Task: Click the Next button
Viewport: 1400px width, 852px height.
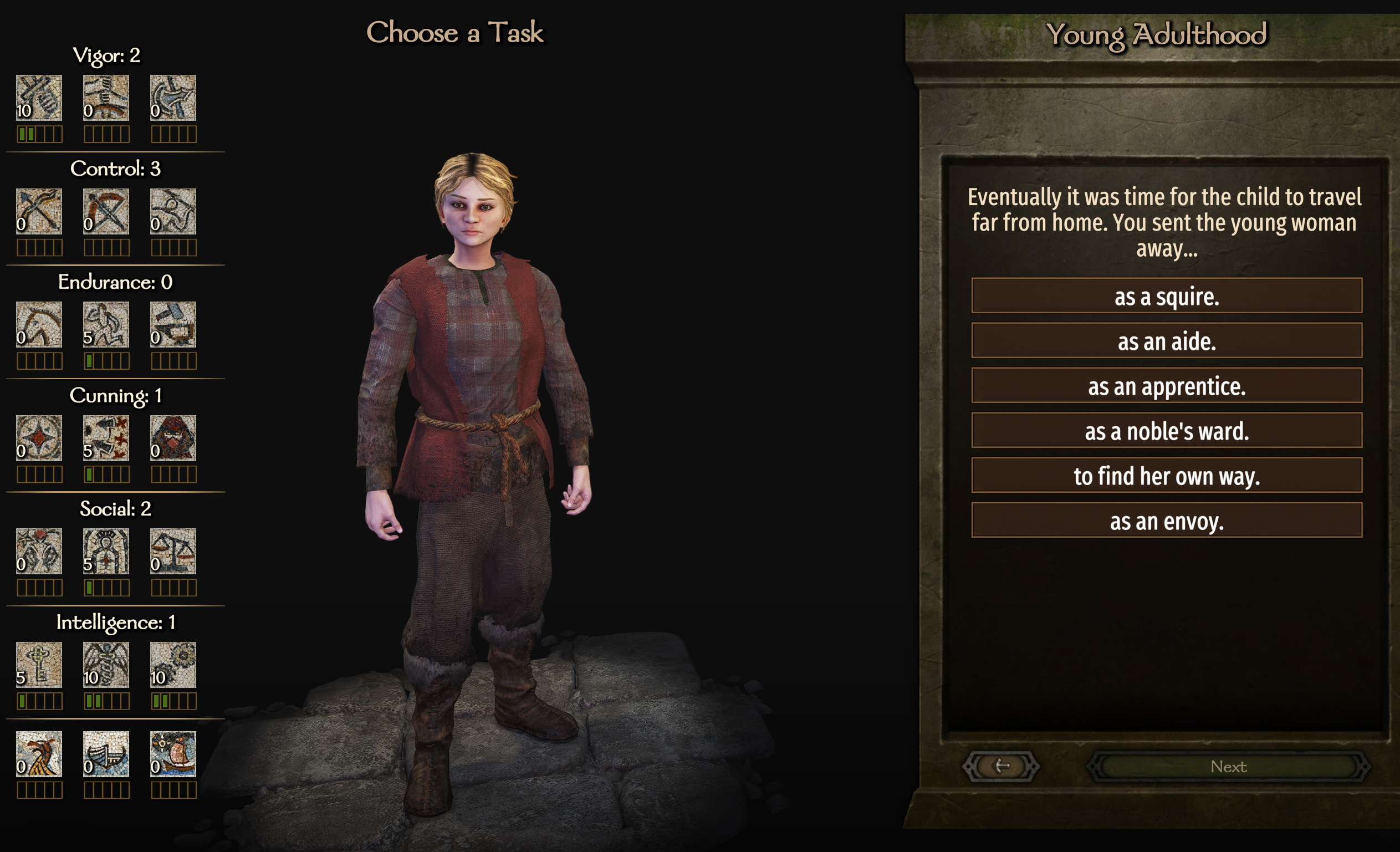Action: (1228, 766)
